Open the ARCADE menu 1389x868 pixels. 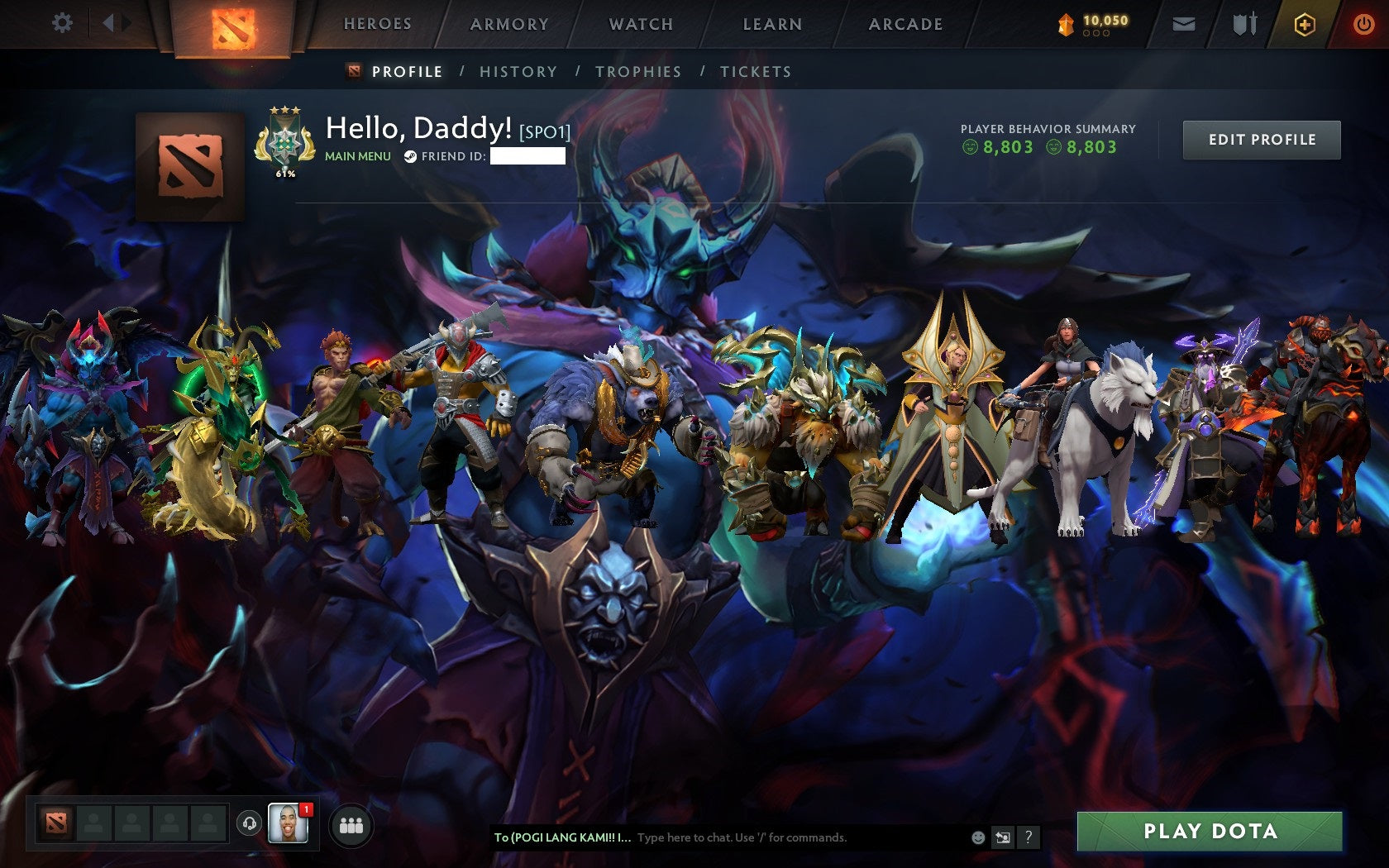coord(904,24)
